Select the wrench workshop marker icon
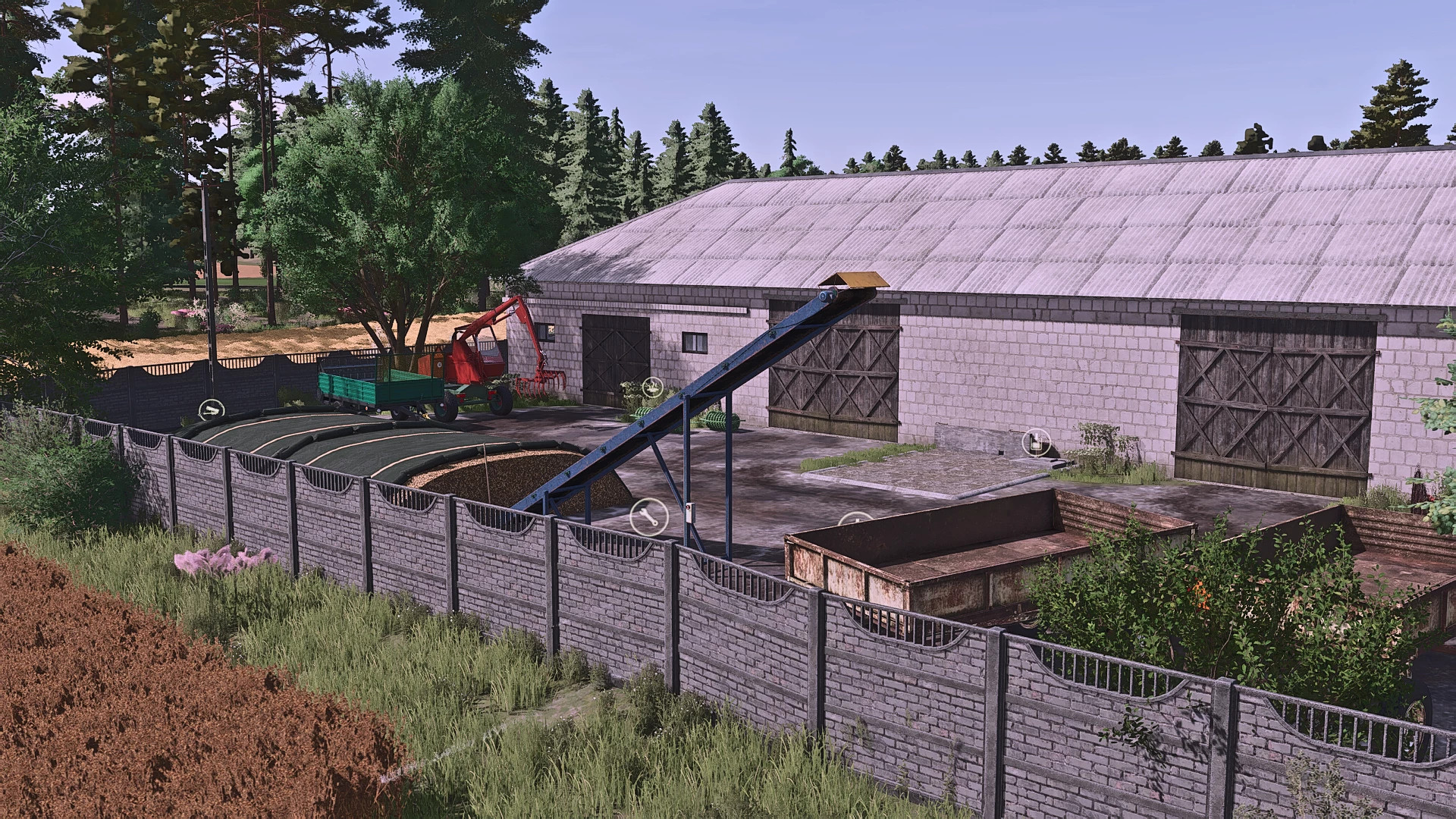 point(649,519)
